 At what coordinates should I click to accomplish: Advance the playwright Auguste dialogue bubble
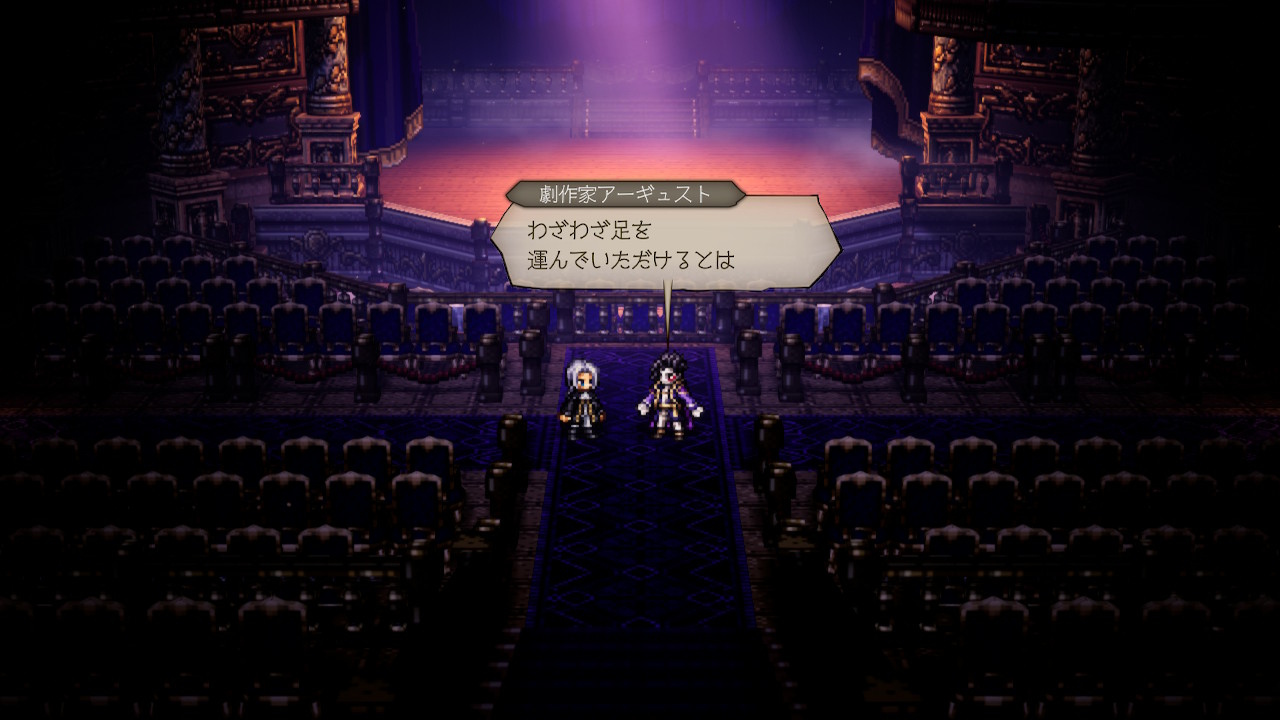pos(664,245)
